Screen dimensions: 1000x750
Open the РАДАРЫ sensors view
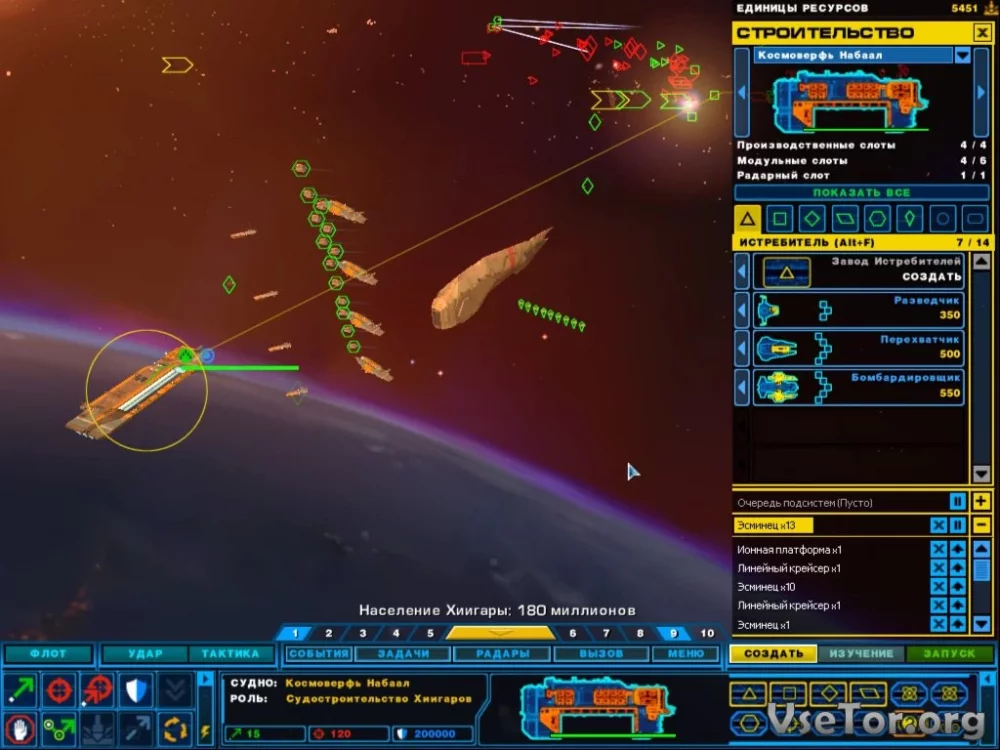[x=503, y=654]
